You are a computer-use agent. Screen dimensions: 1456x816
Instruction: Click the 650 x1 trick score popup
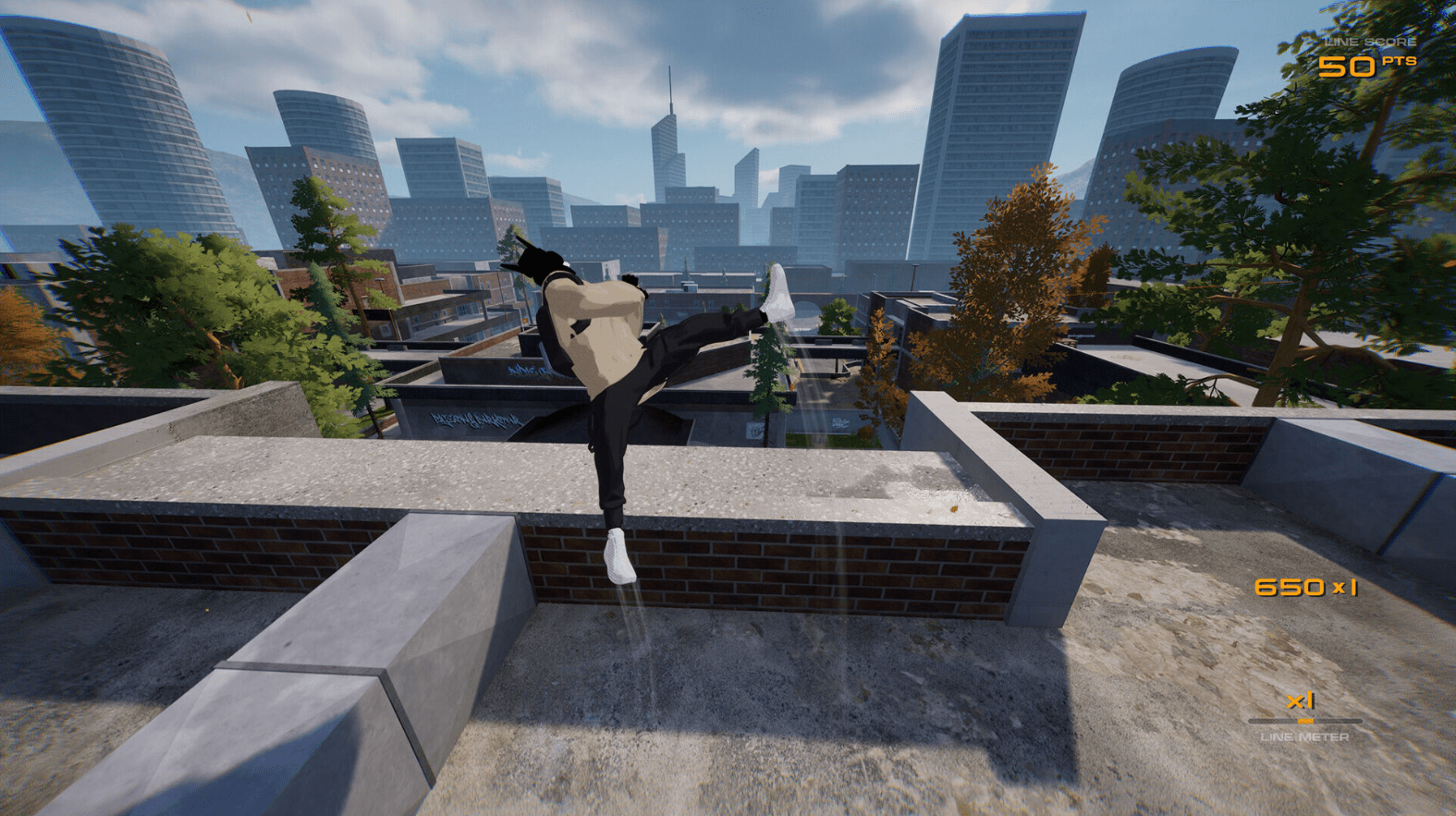point(1306,586)
